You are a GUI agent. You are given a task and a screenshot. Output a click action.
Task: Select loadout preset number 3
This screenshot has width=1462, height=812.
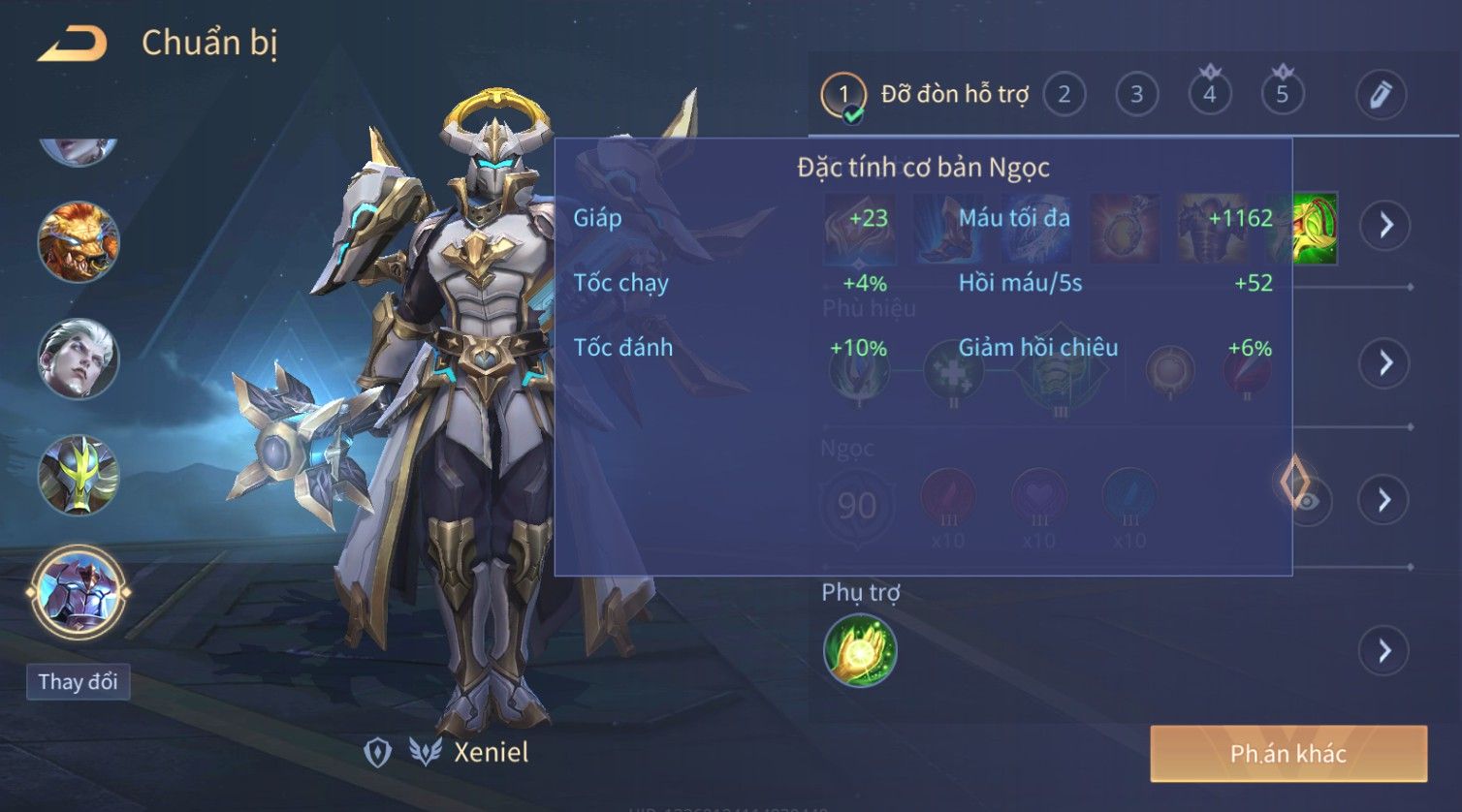point(1136,95)
